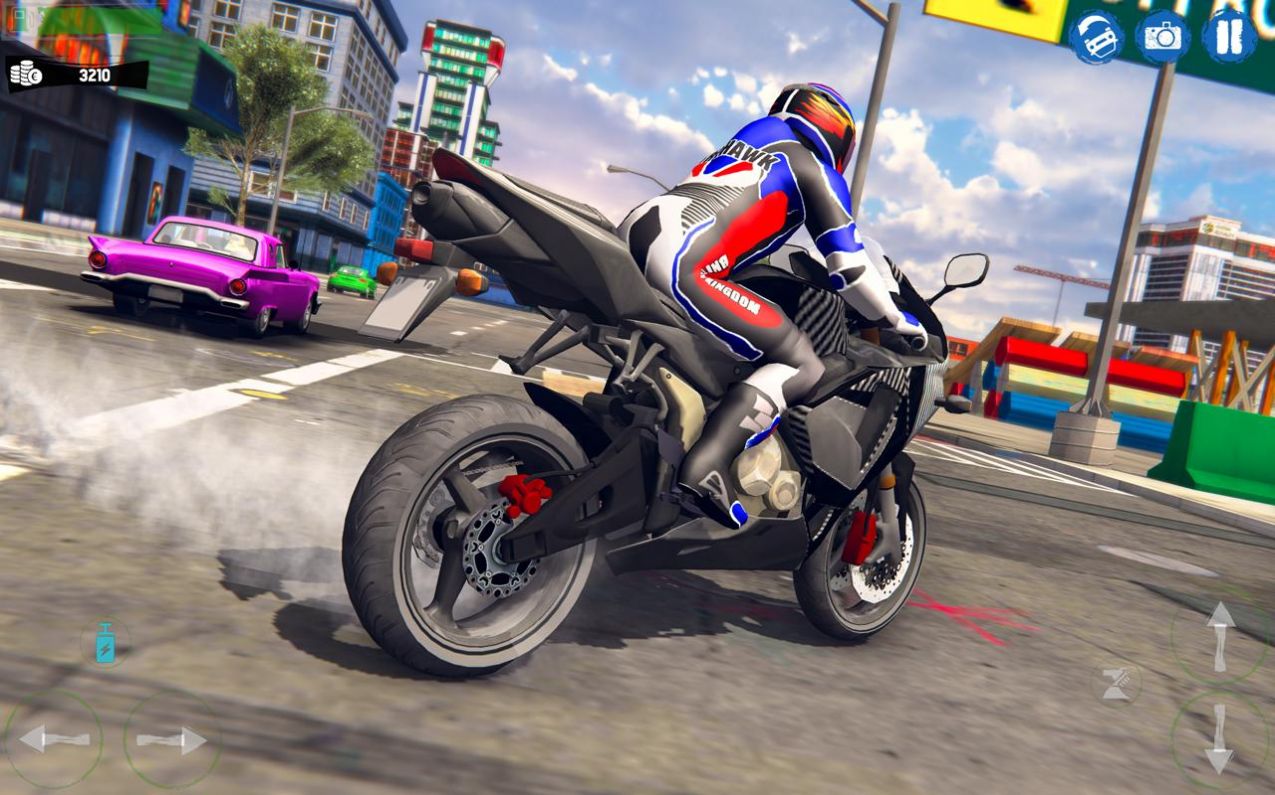This screenshot has height=795, width=1275.
Task: Pause the game with the pause button
Action: click(1229, 37)
